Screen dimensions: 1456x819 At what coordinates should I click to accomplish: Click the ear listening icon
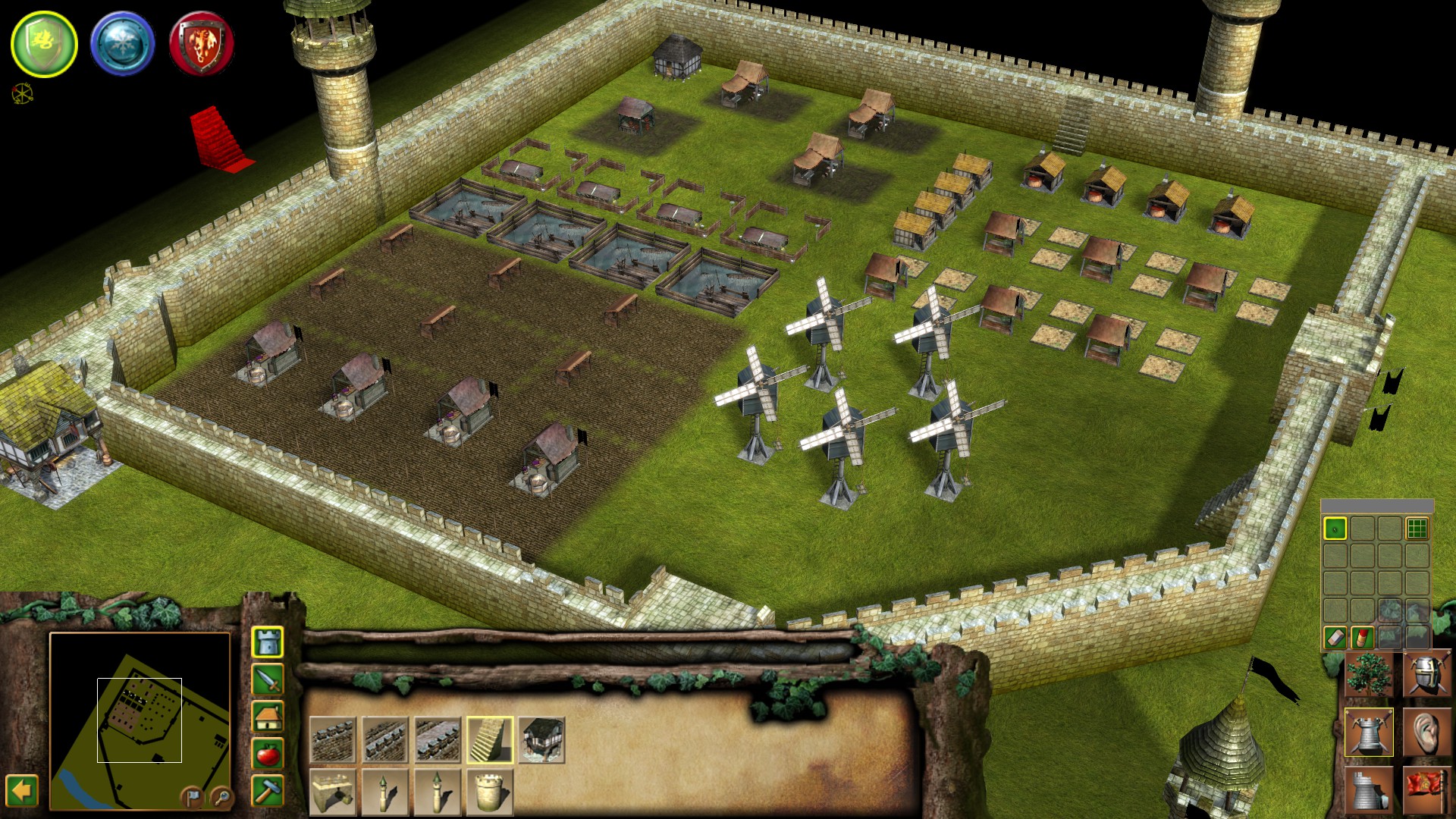[x=1426, y=732]
